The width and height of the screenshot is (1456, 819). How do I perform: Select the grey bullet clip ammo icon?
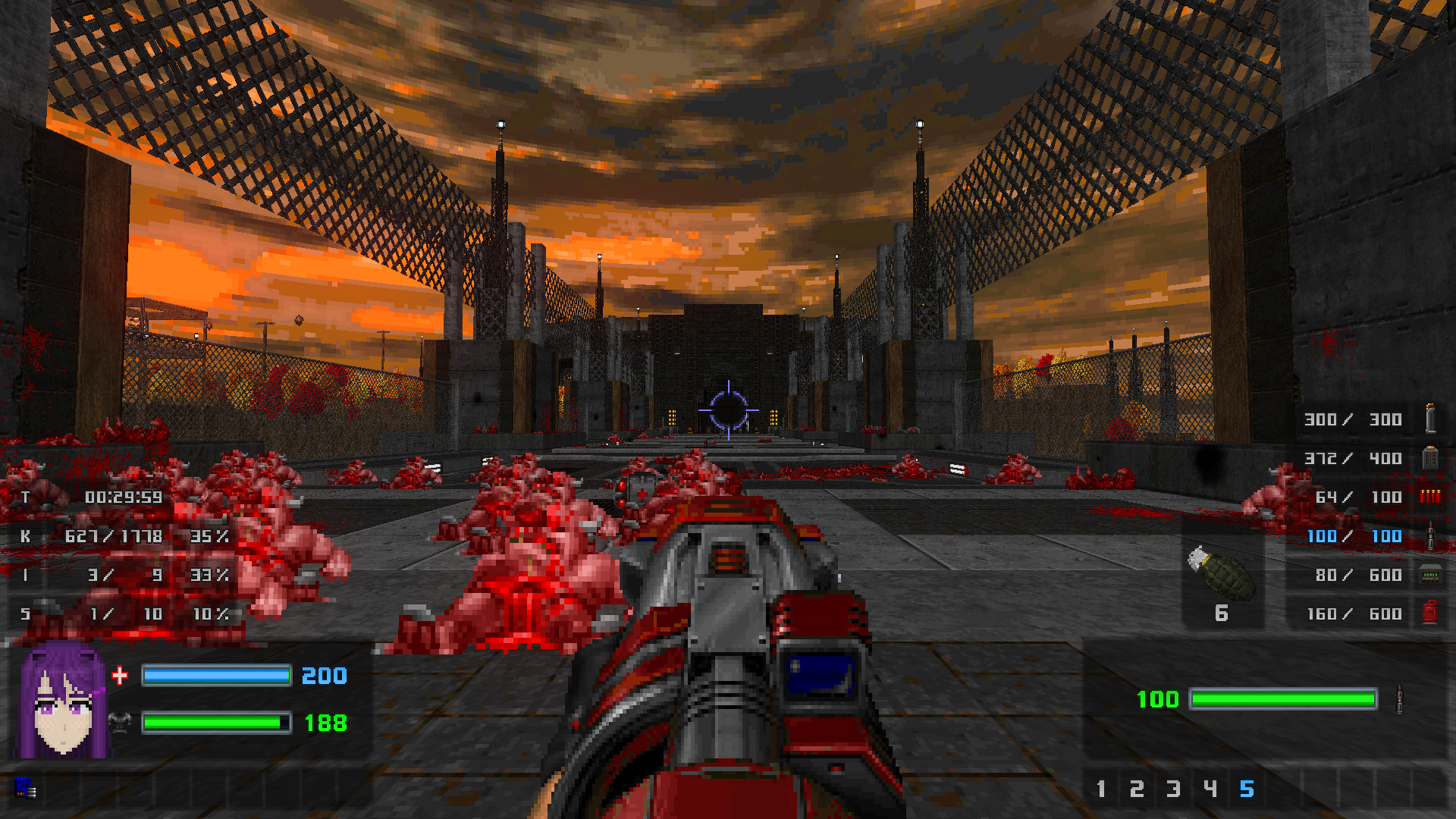(x=1430, y=419)
